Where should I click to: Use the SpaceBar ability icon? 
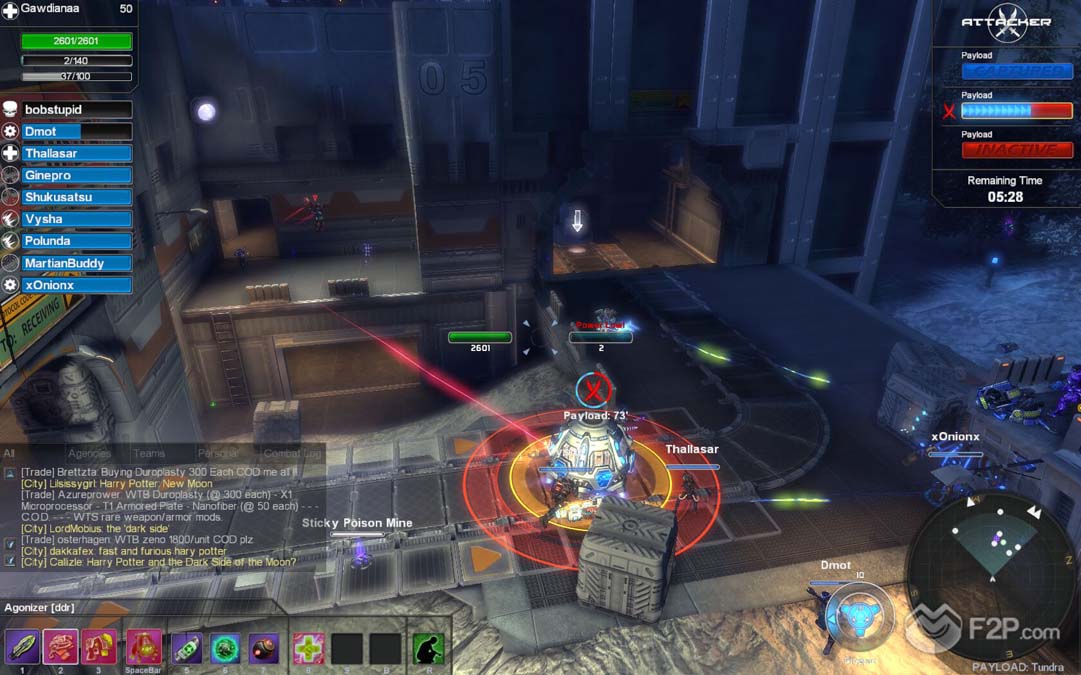(143, 648)
